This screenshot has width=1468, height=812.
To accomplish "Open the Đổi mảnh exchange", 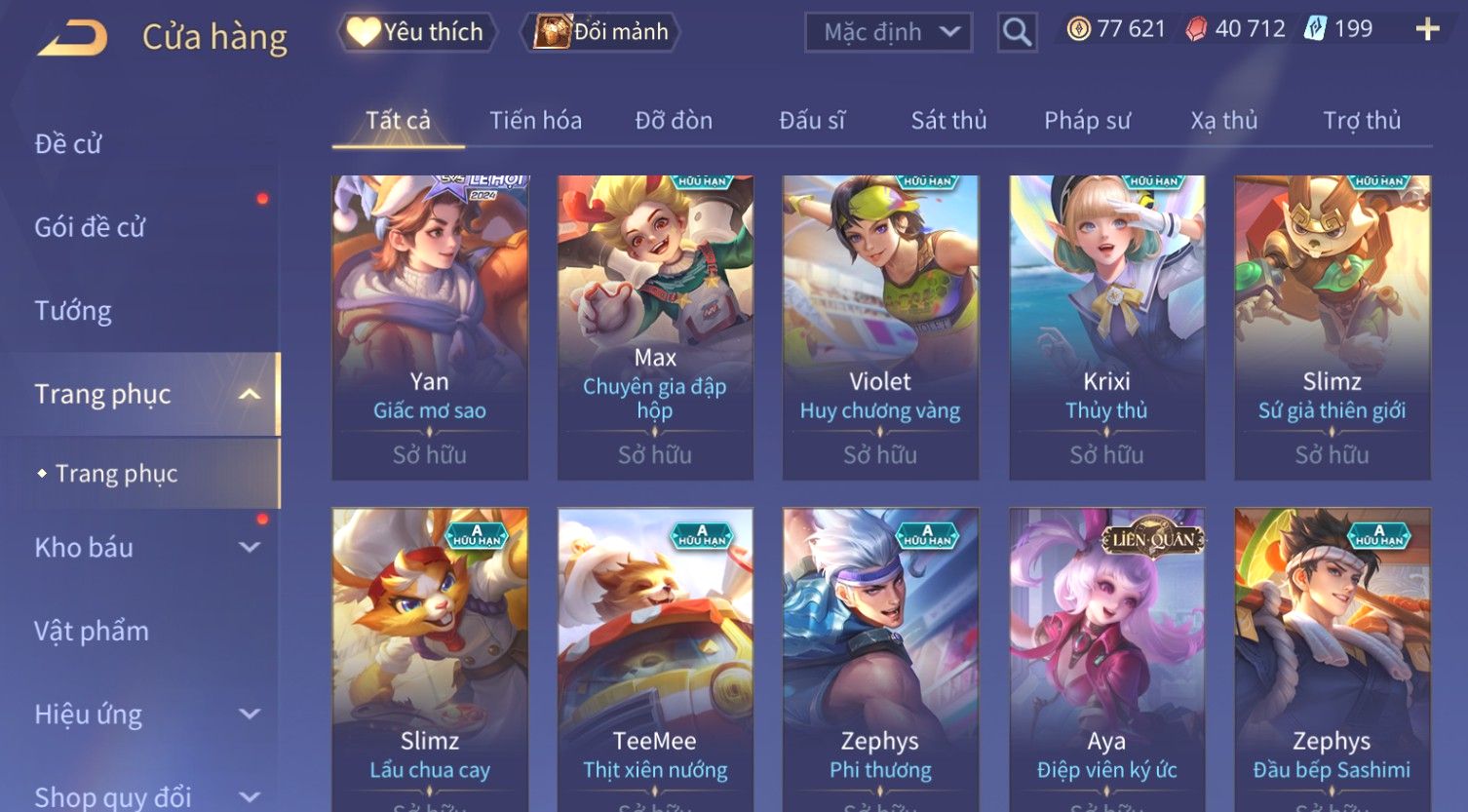I will 601,32.
